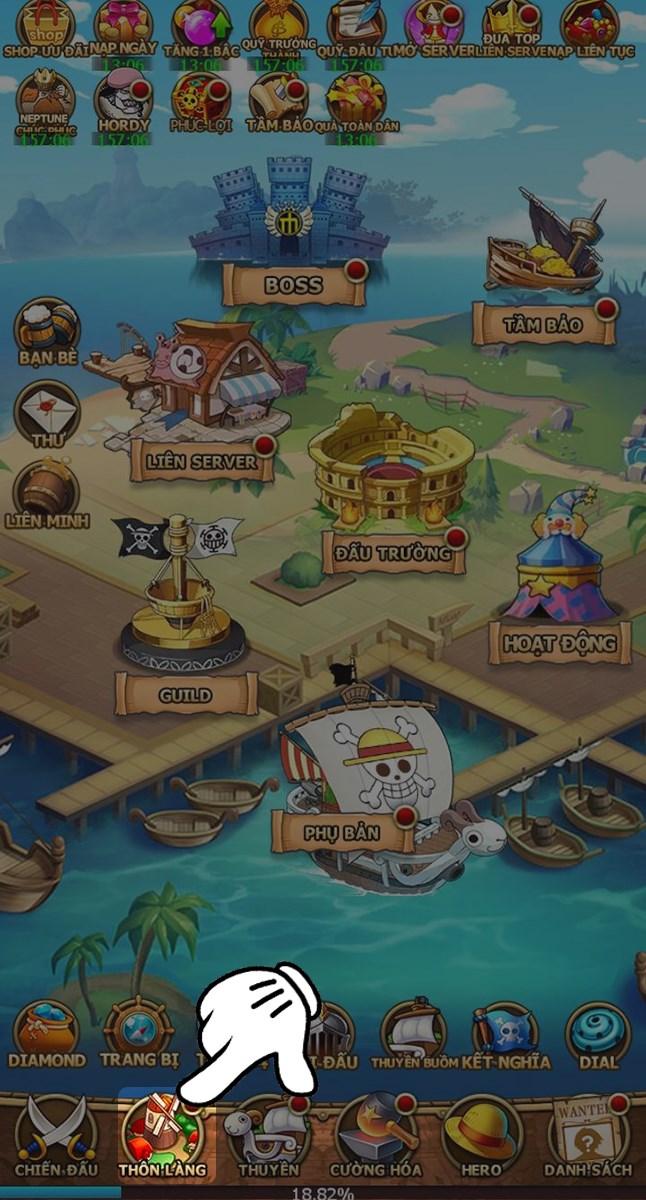The height and width of the screenshot is (1200, 646).
Task: Open the Hero straw hat tab
Action: [482, 1137]
